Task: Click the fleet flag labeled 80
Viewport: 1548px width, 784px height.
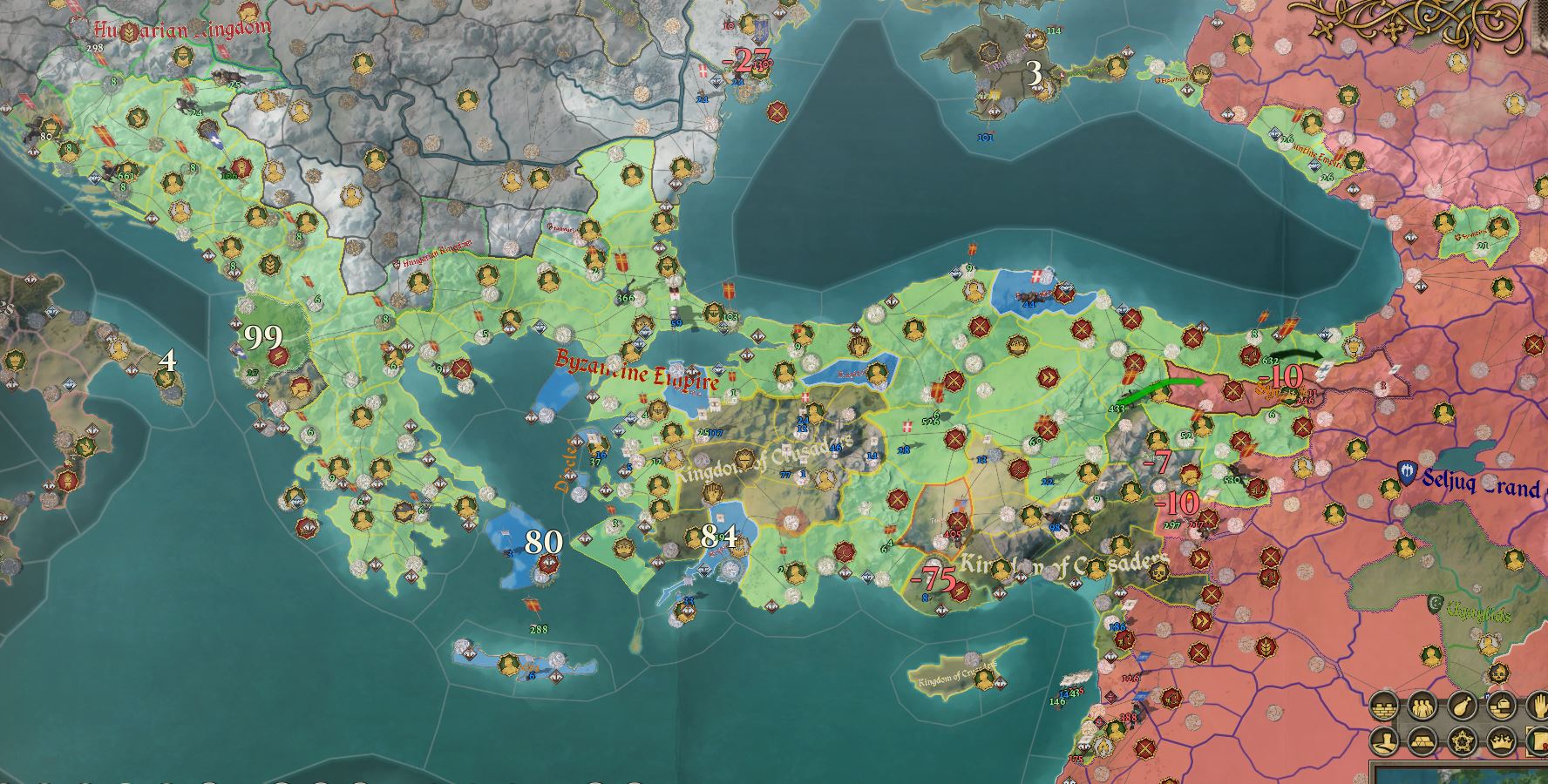Action: point(544,540)
